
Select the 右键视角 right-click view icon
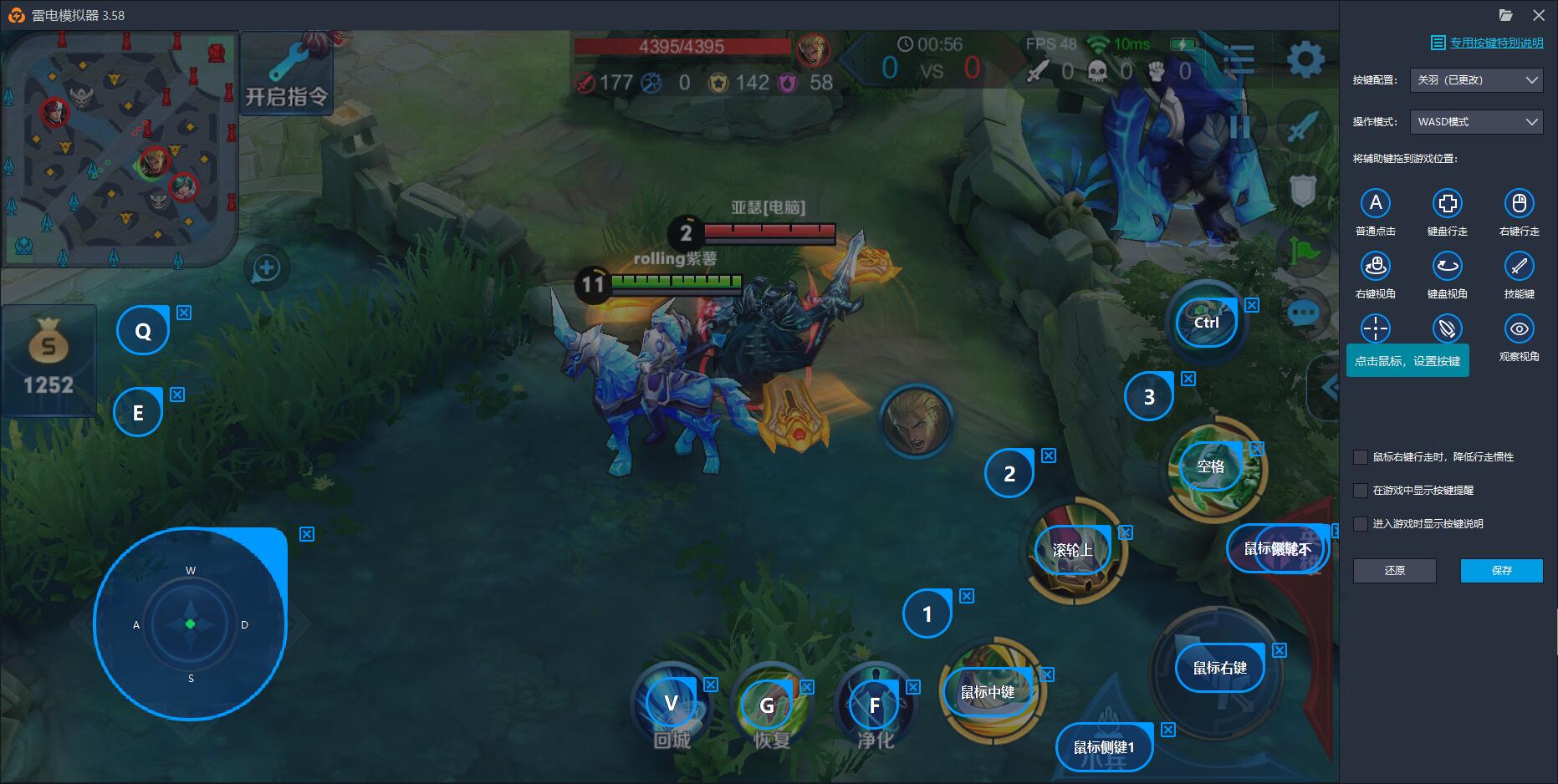click(1376, 267)
